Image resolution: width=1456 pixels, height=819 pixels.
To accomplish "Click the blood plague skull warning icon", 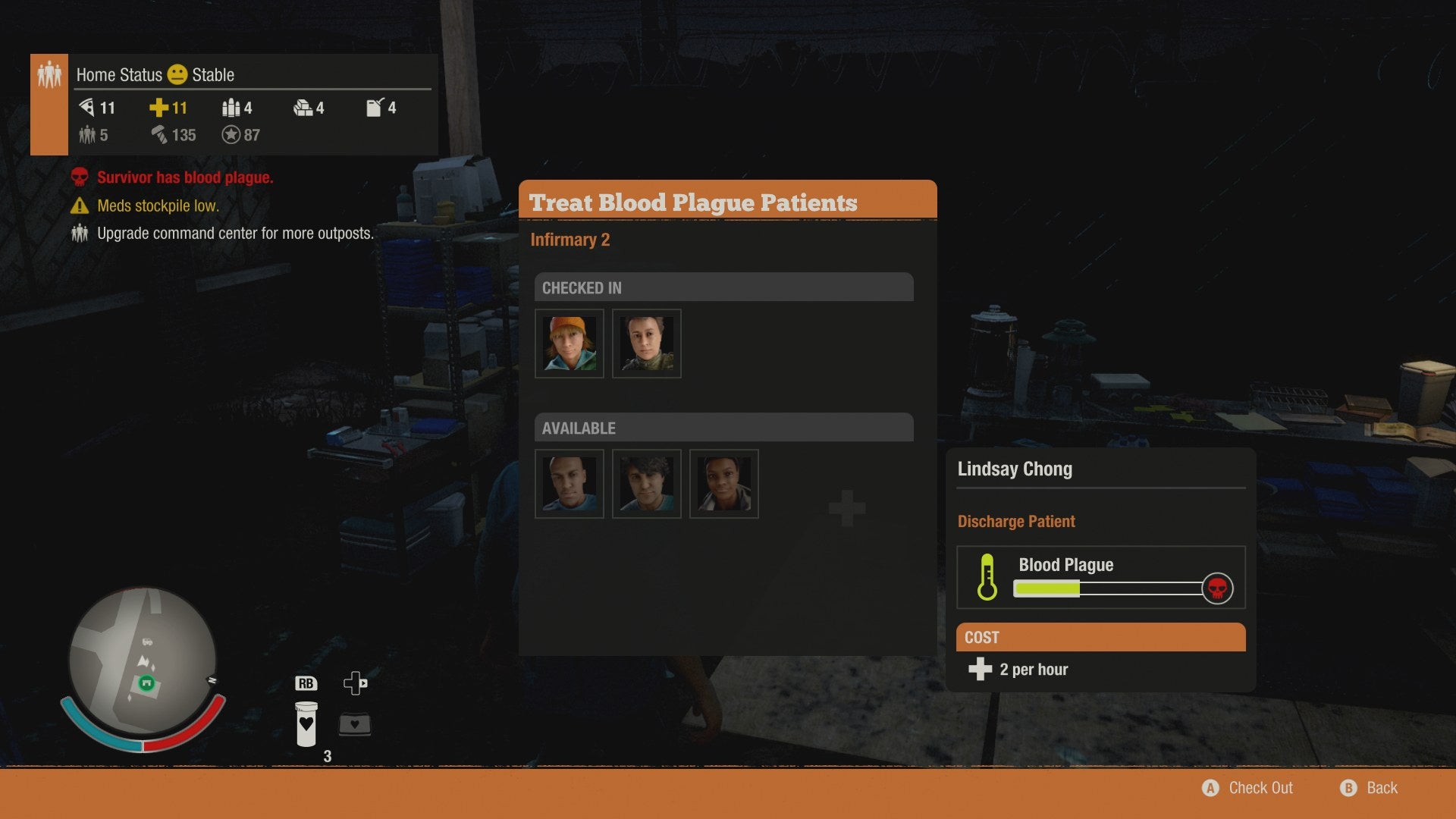I will point(78,177).
